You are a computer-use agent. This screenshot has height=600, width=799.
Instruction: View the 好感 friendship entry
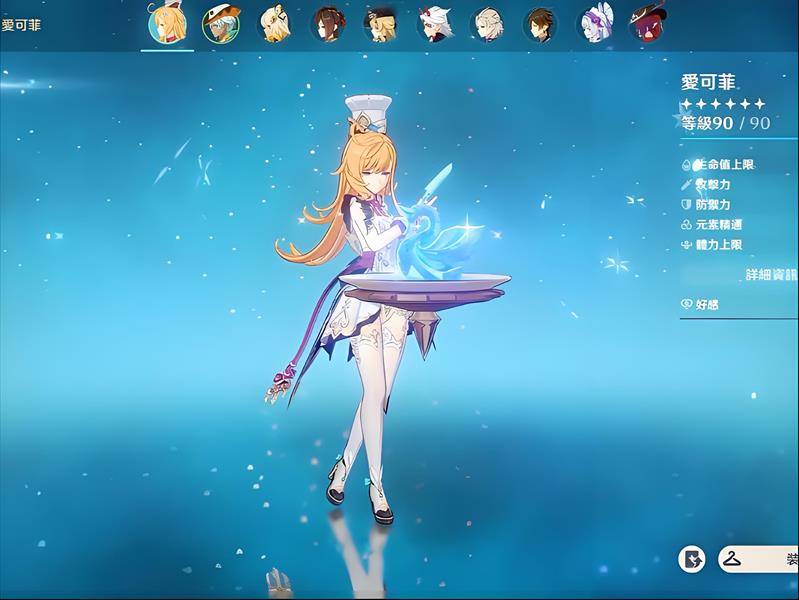[x=706, y=304]
